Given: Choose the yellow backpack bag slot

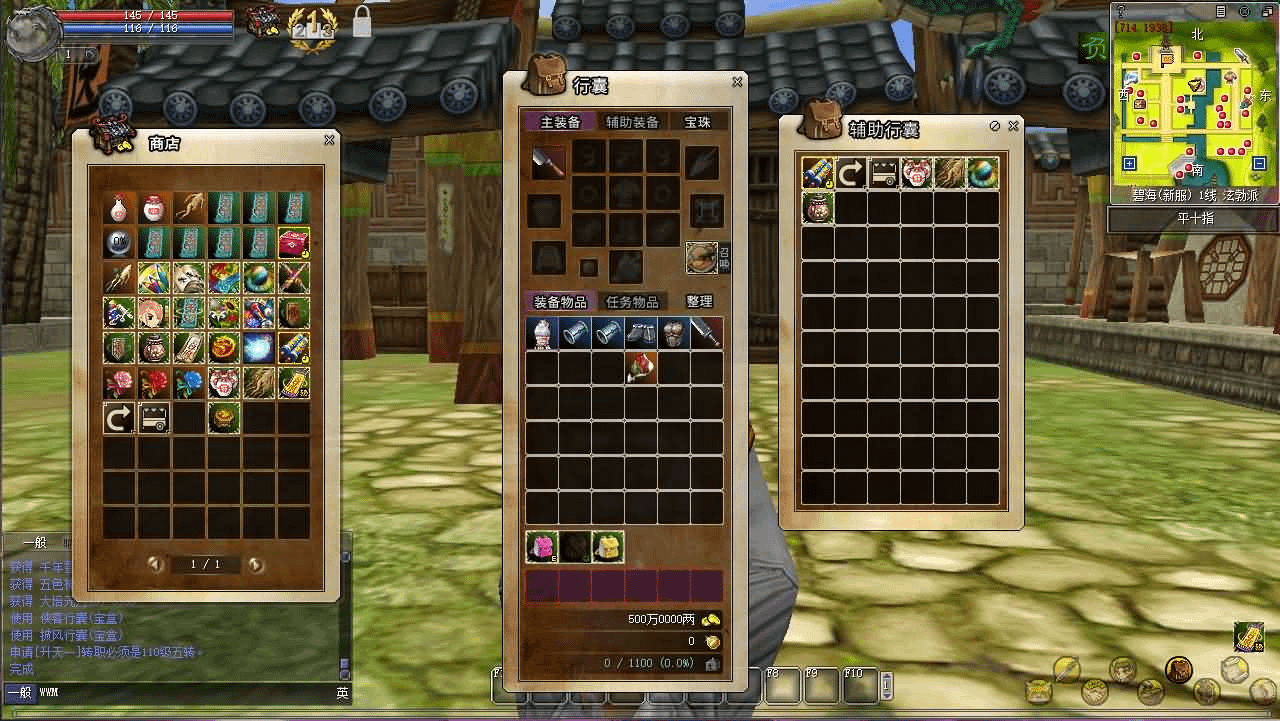Looking at the screenshot, I should 608,547.
